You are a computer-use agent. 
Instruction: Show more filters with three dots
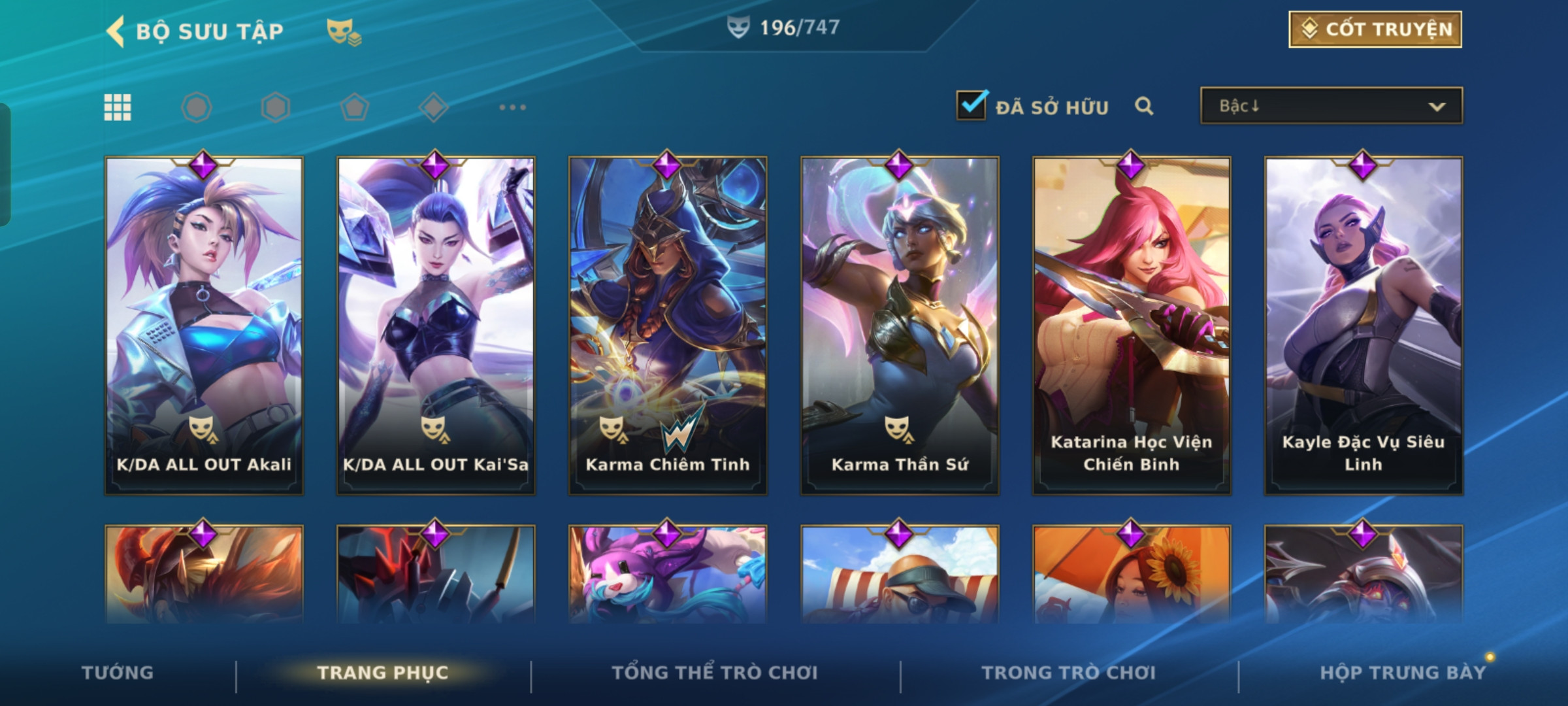[512, 107]
